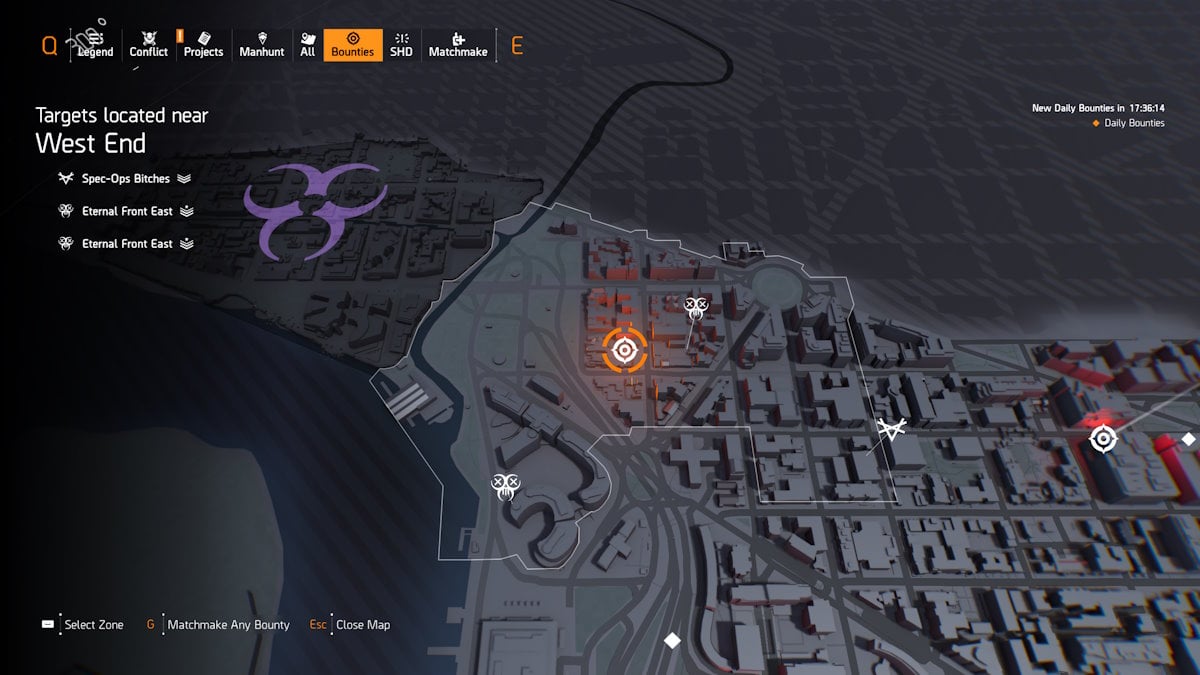Select the Spec-Ops bounty target entry

click(x=126, y=179)
